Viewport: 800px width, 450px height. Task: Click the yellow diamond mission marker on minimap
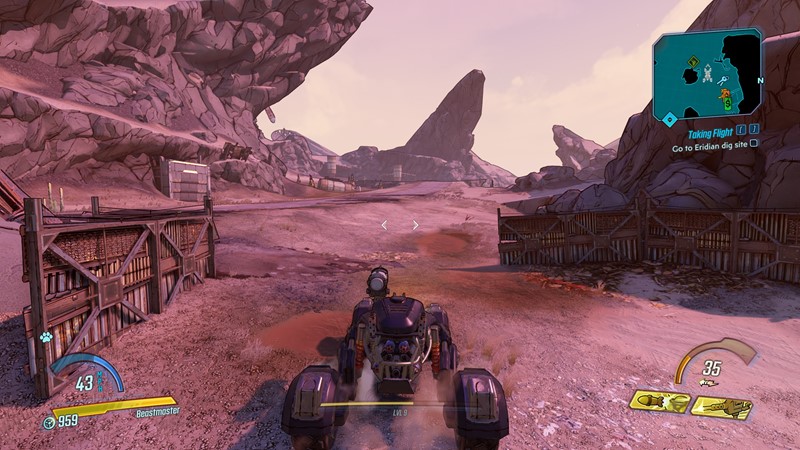click(x=691, y=63)
